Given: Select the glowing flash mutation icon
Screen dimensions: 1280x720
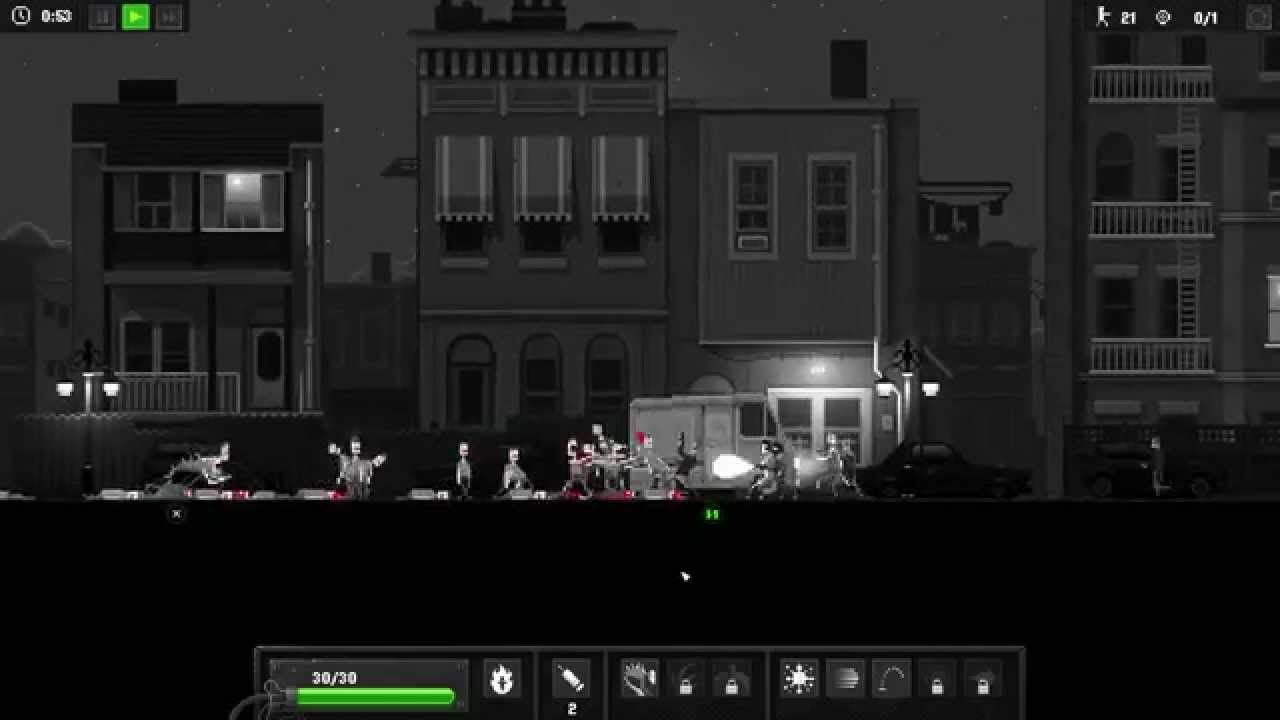Looking at the screenshot, I should coord(797,678).
